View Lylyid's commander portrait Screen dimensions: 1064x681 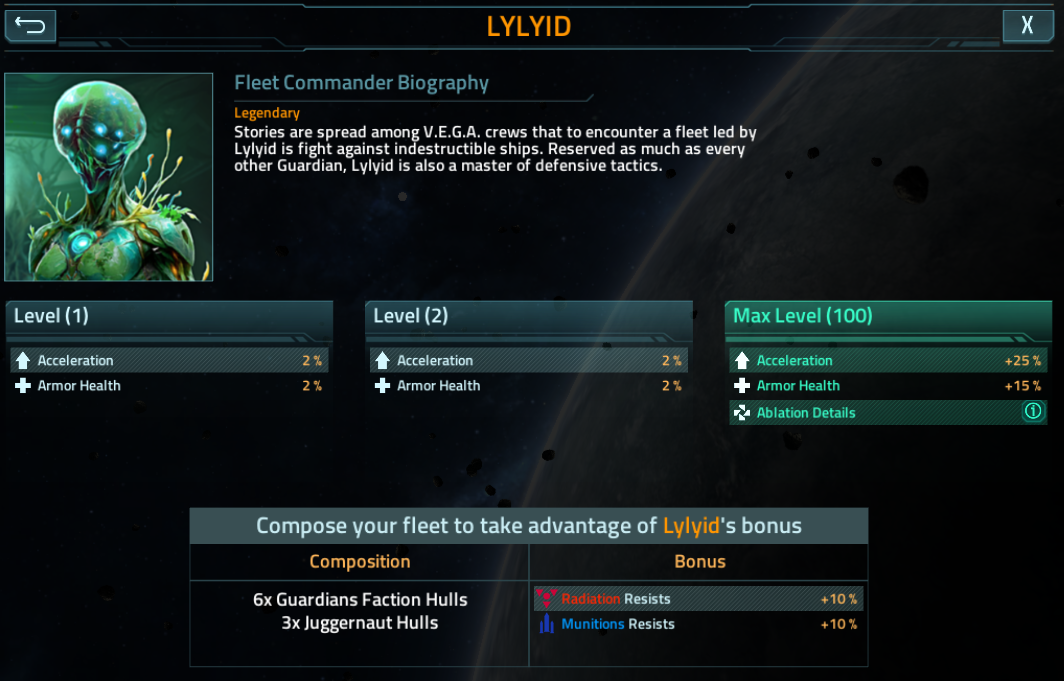tap(108, 177)
